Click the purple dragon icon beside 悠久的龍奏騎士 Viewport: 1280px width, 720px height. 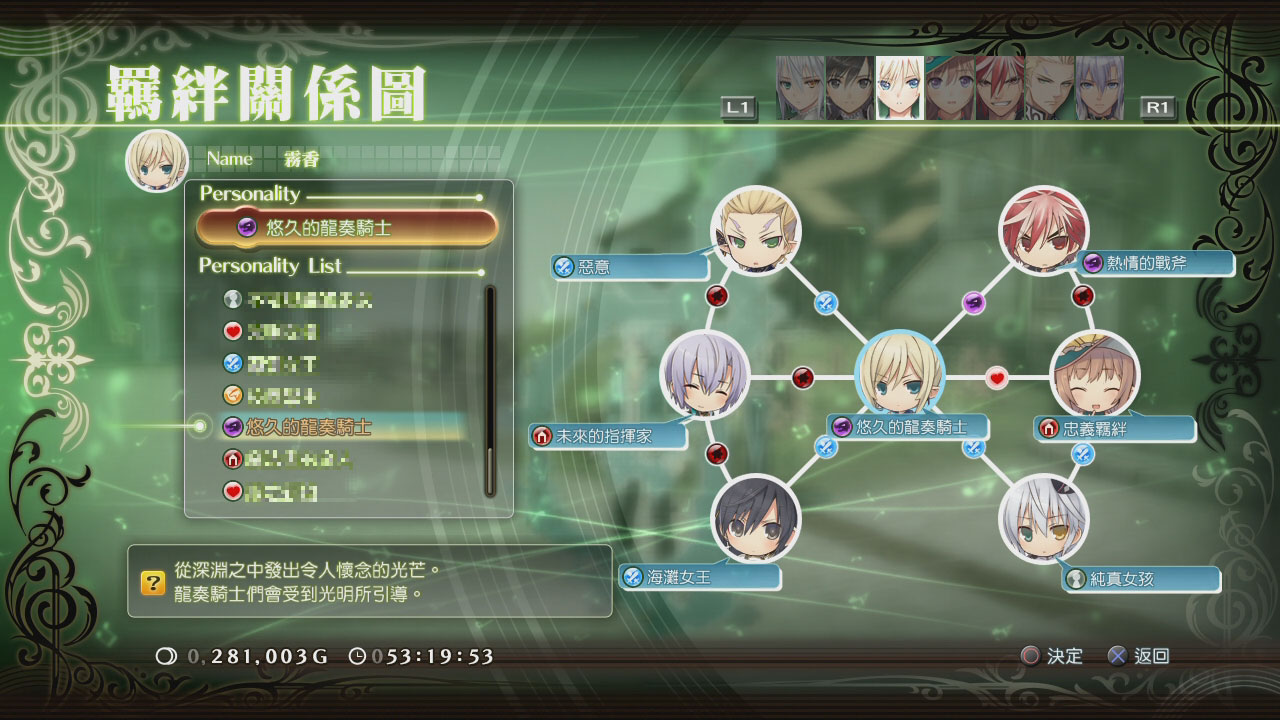click(843, 425)
